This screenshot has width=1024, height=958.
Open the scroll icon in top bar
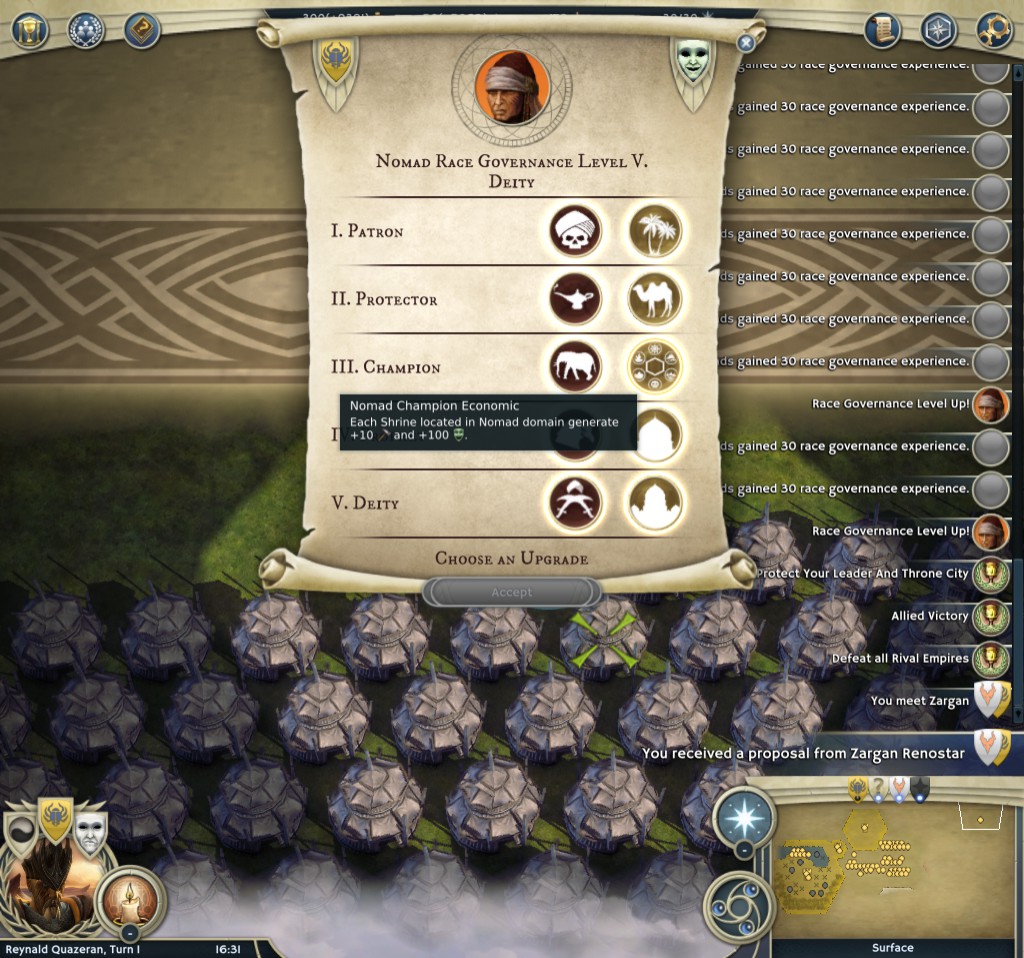click(882, 27)
